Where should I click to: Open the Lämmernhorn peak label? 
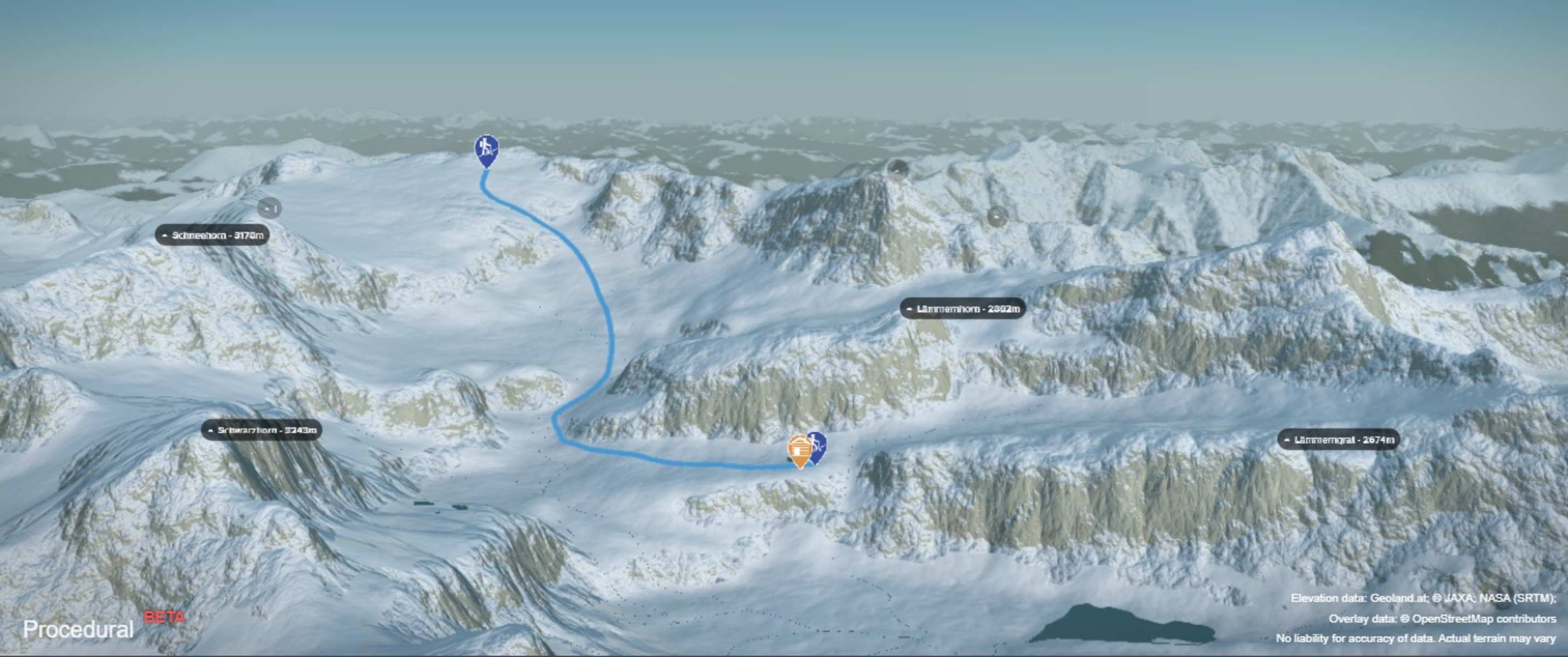point(962,309)
